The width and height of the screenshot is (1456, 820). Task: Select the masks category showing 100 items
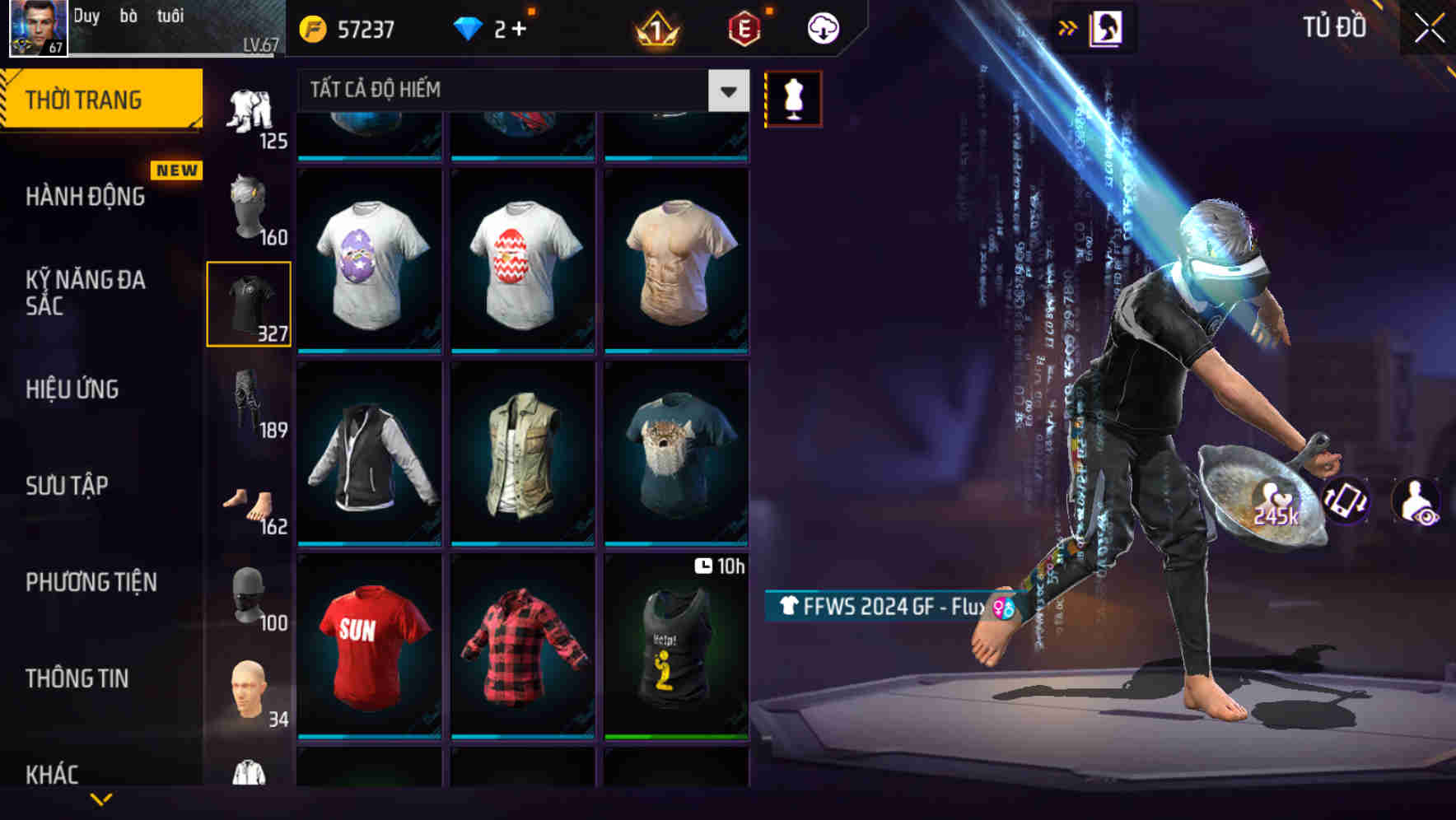pyautogui.click(x=249, y=601)
